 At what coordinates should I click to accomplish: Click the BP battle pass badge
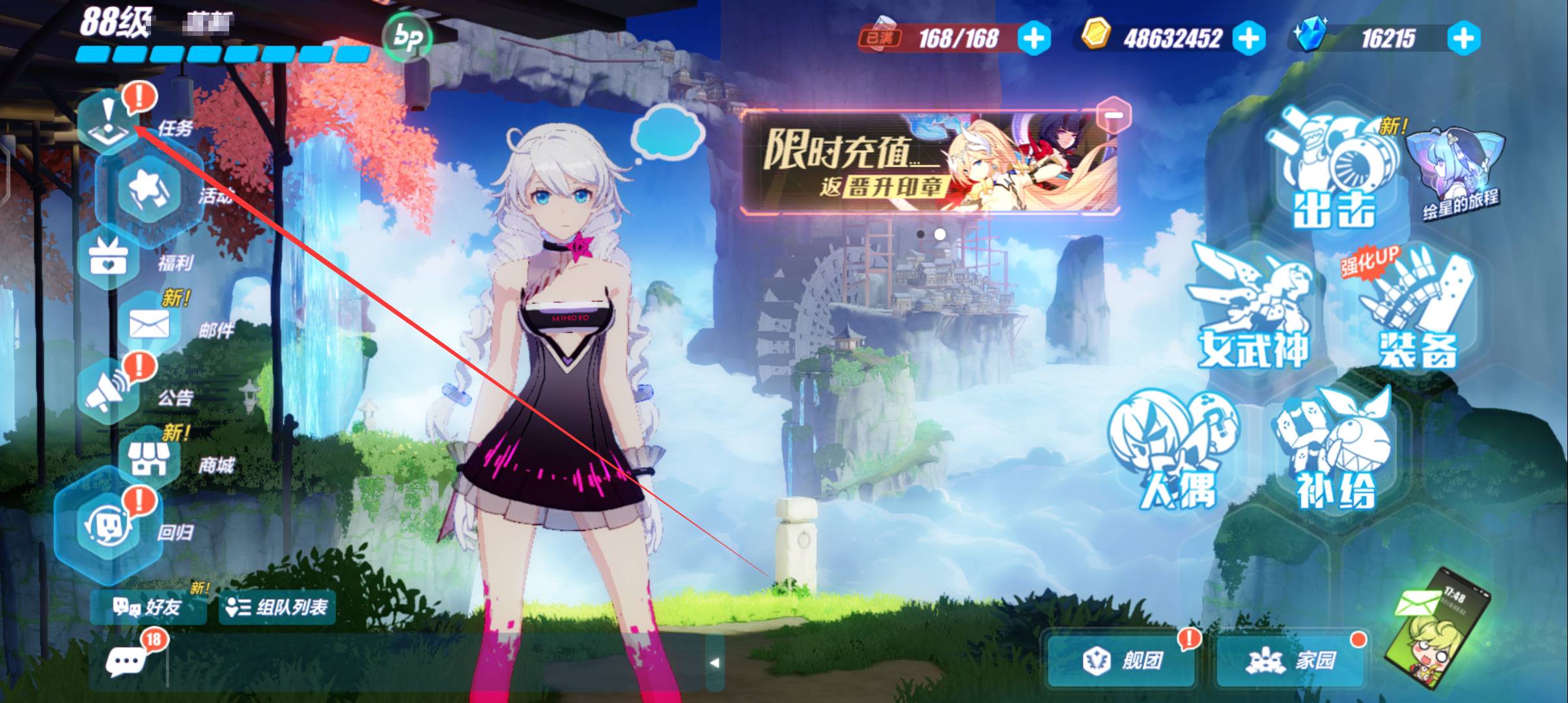(408, 38)
